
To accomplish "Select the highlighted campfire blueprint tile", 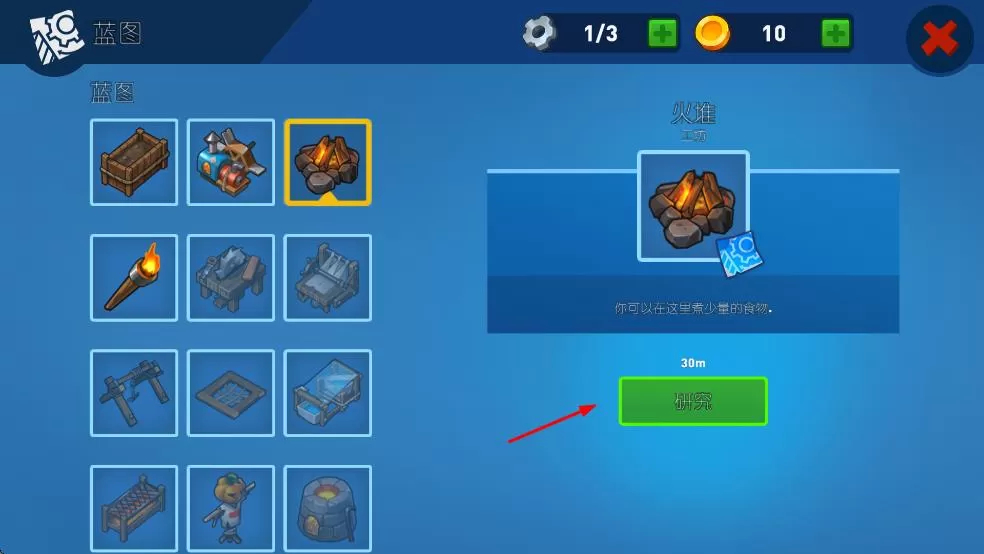I will pyautogui.click(x=328, y=162).
